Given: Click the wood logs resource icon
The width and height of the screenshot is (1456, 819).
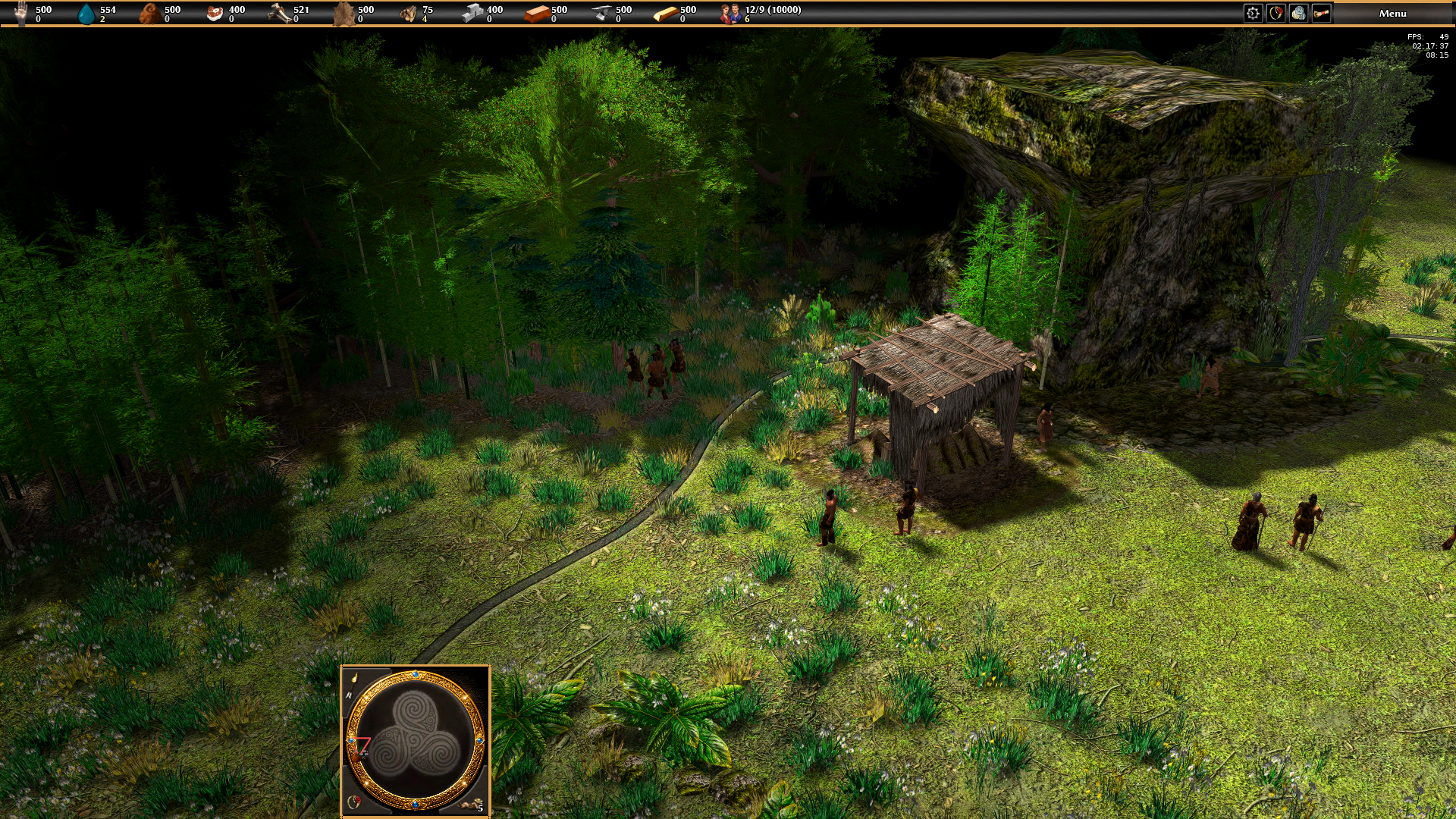Looking at the screenshot, I should tap(408, 13).
